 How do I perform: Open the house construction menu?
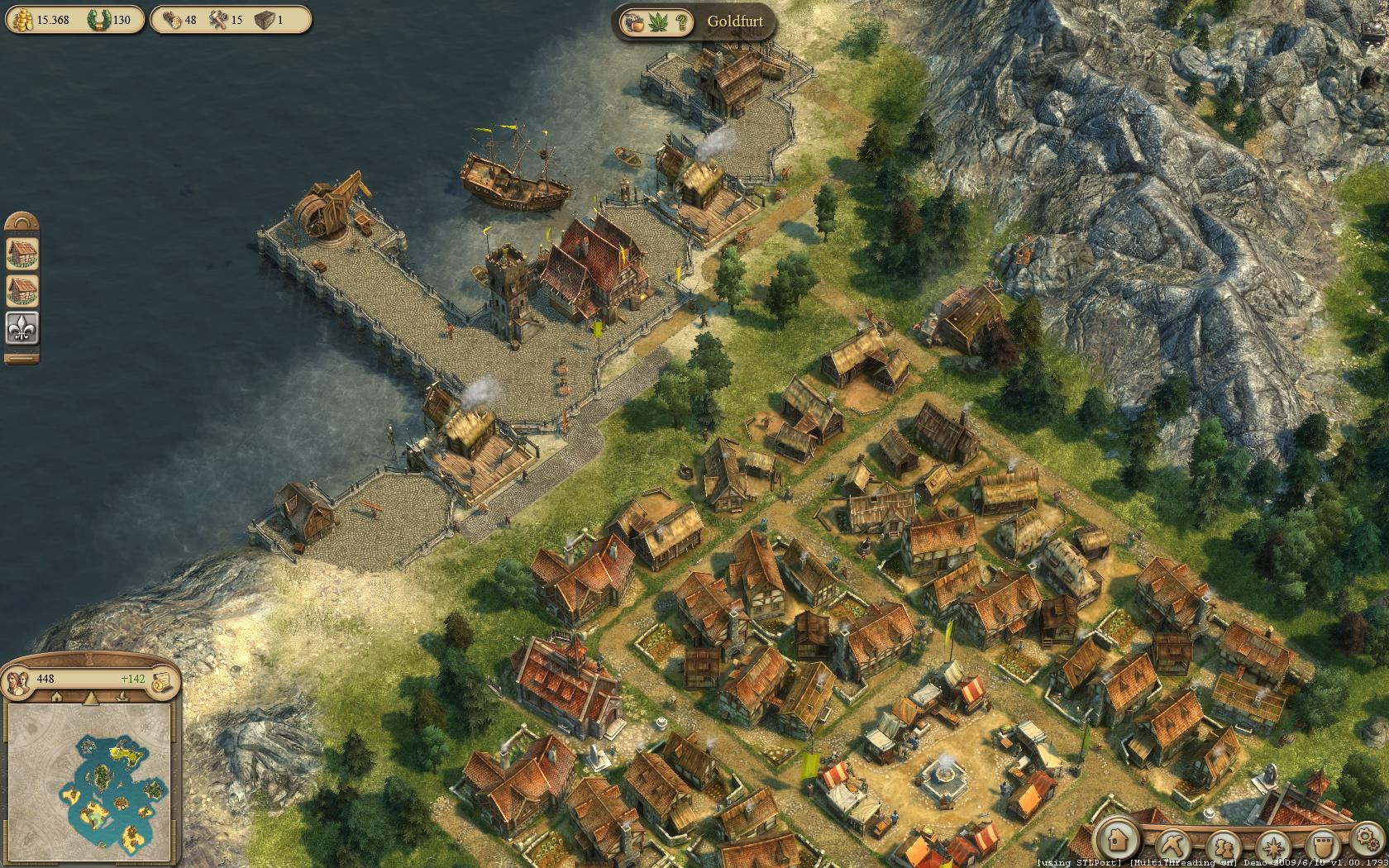[1118, 840]
